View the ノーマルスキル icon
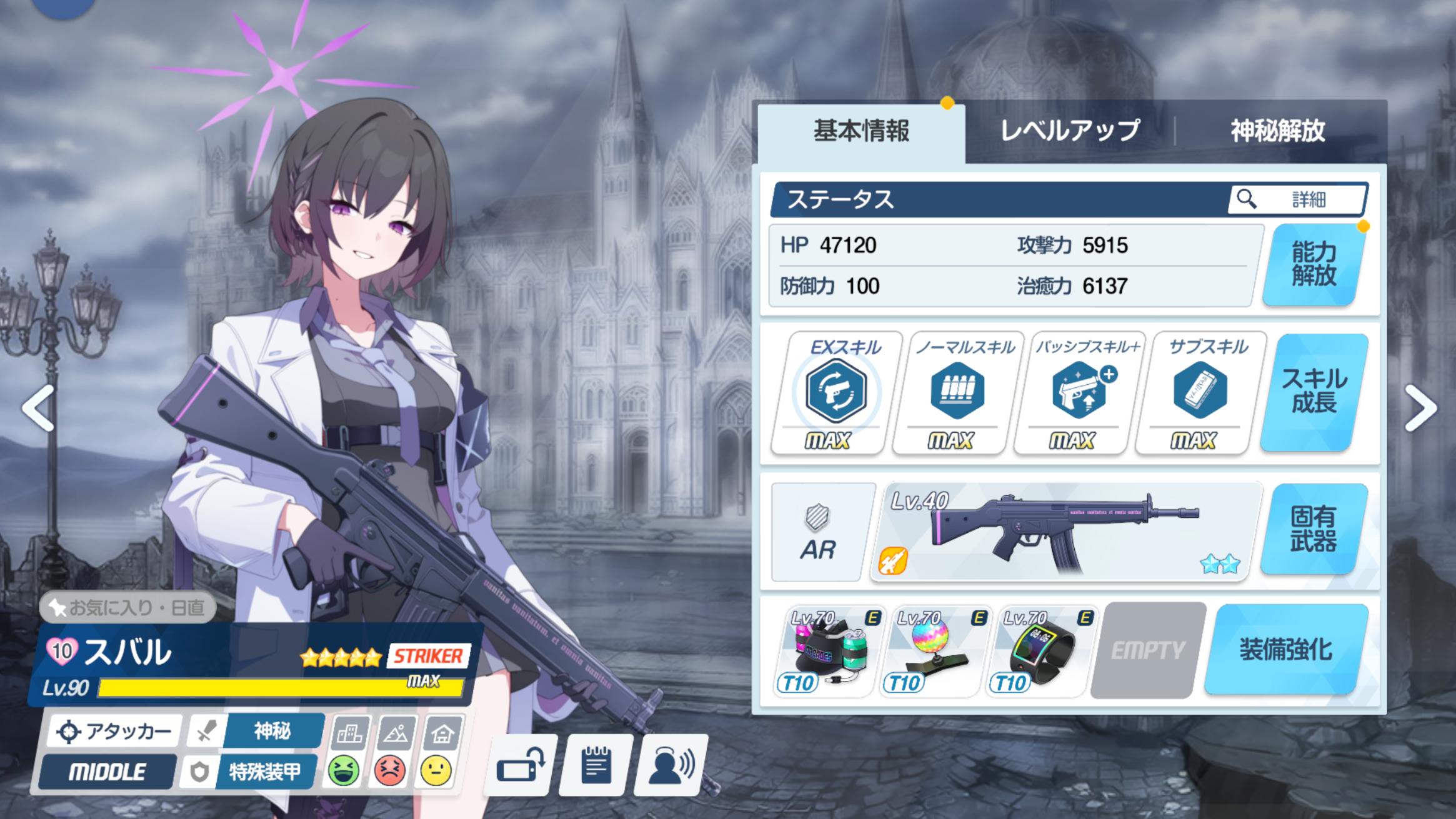This screenshot has width=1456, height=819. (x=957, y=391)
